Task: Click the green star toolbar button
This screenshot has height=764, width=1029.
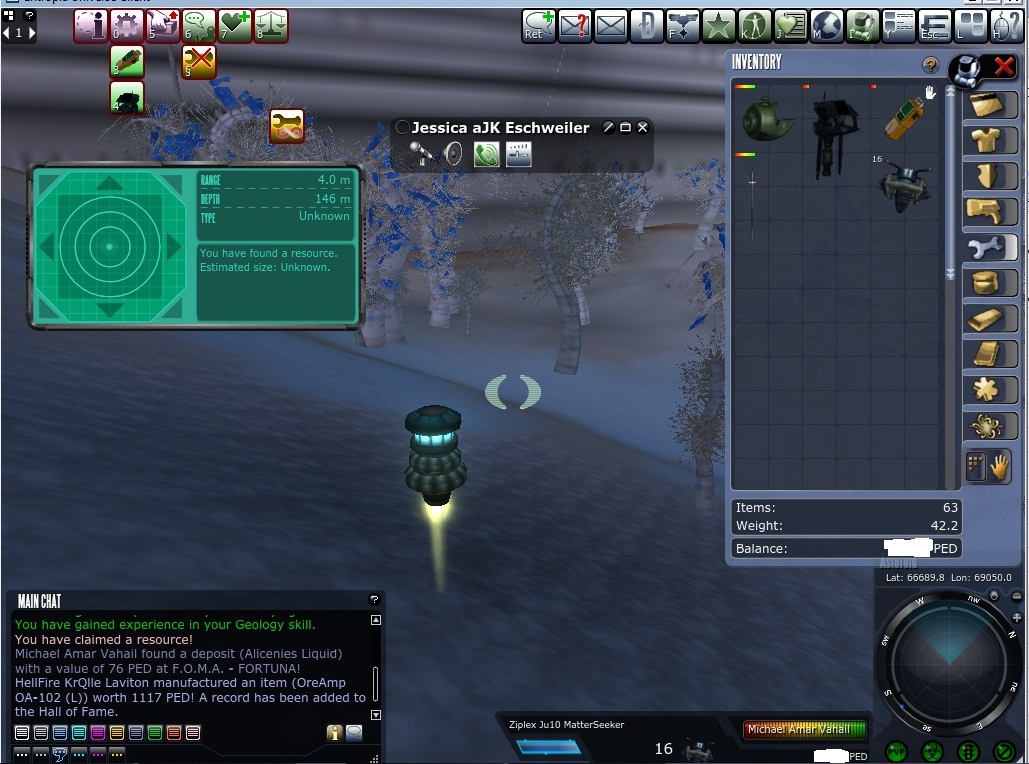Action: coord(718,26)
